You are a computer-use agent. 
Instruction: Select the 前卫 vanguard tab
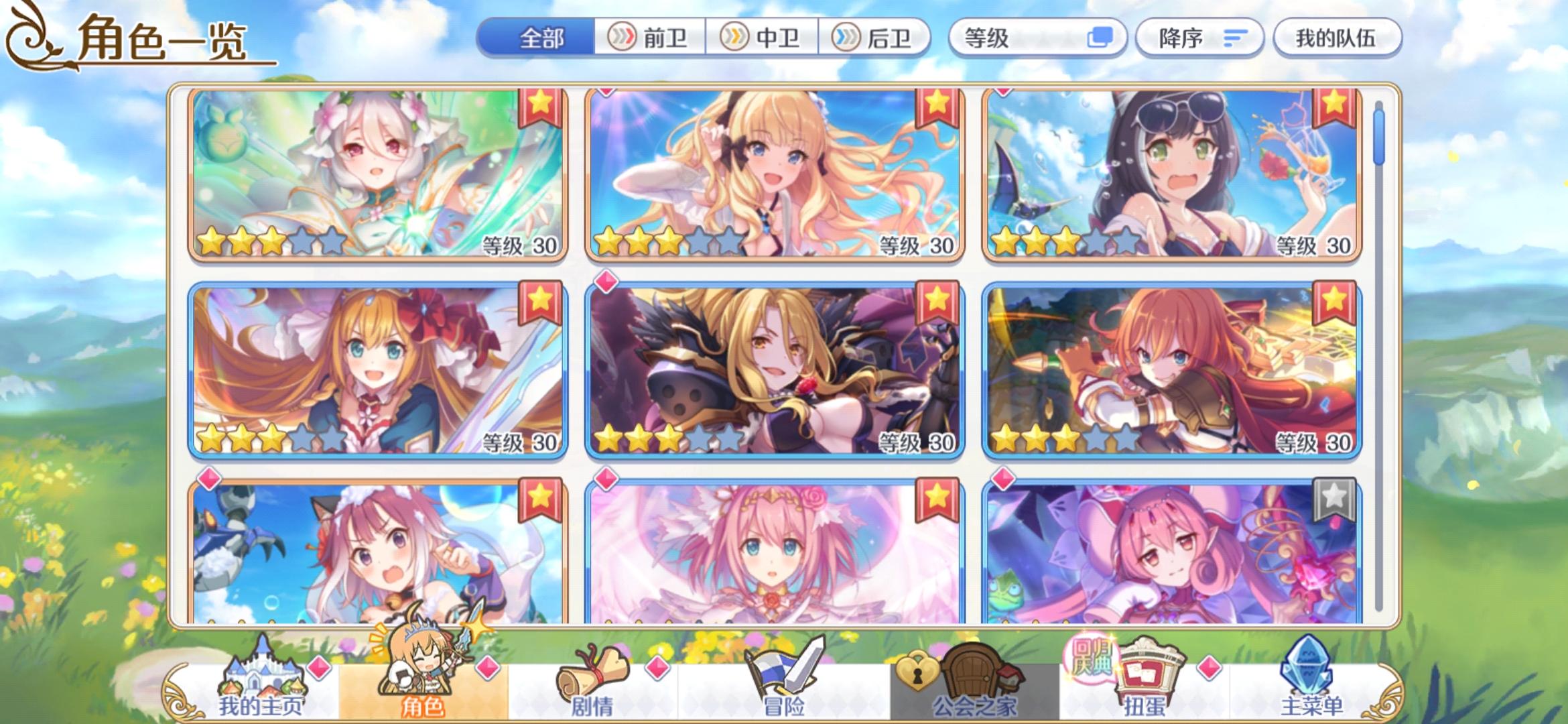[x=651, y=38]
